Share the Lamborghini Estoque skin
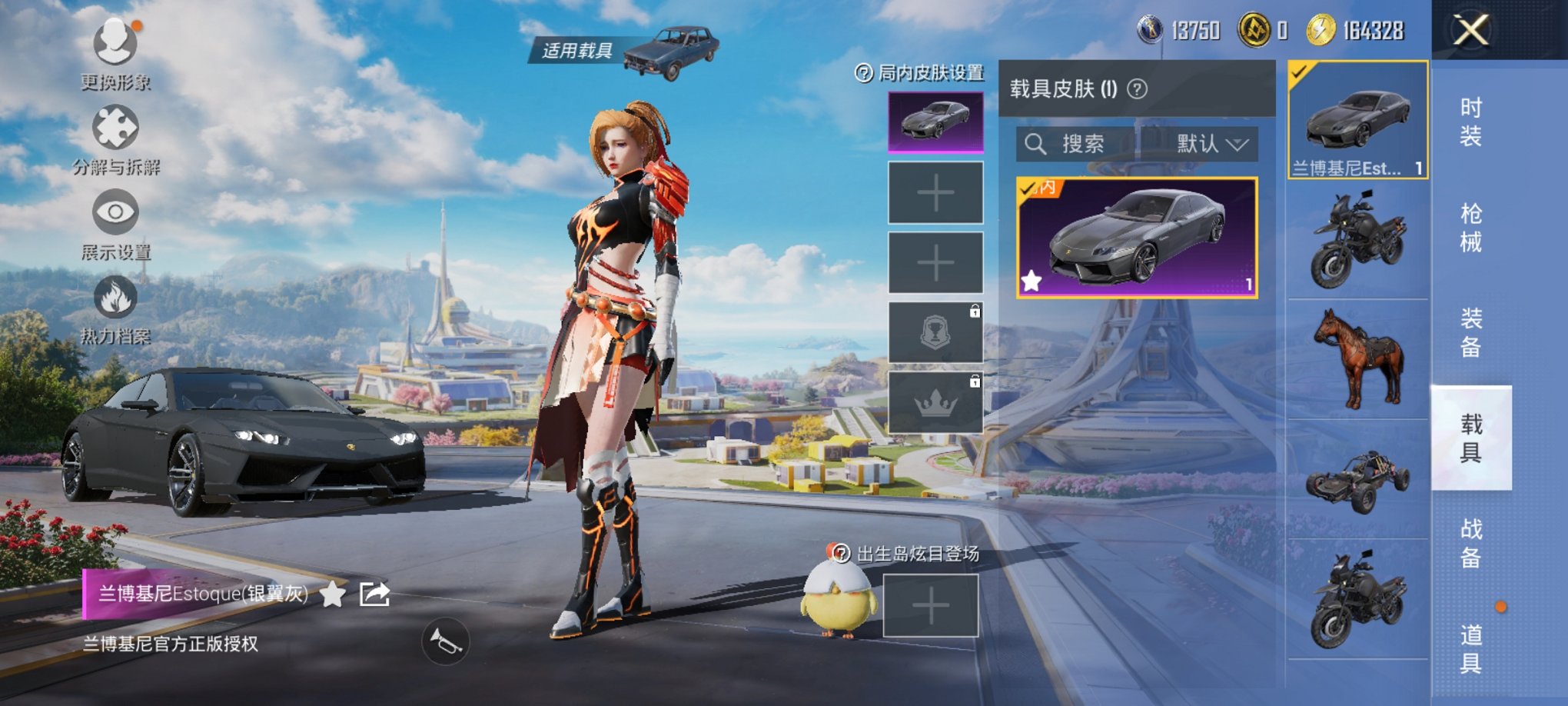 (375, 594)
